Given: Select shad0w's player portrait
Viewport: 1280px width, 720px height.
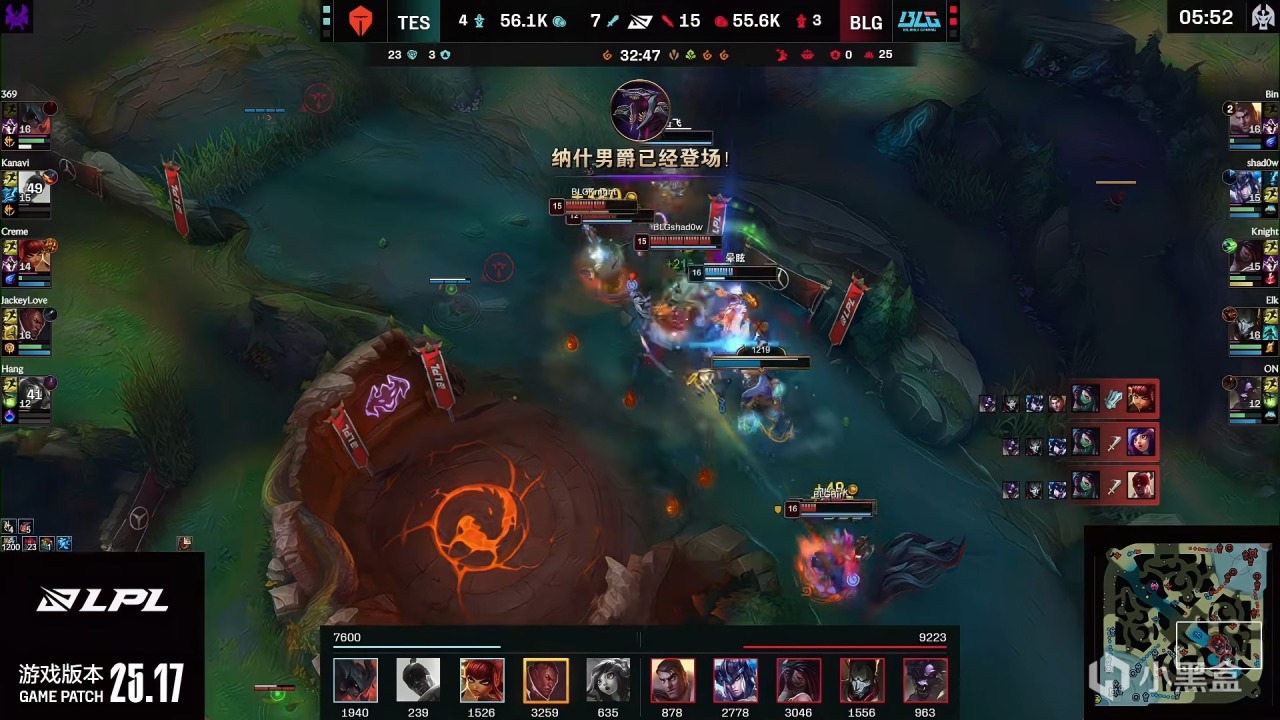Looking at the screenshot, I should pyautogui.click(x=1246, y=188).
